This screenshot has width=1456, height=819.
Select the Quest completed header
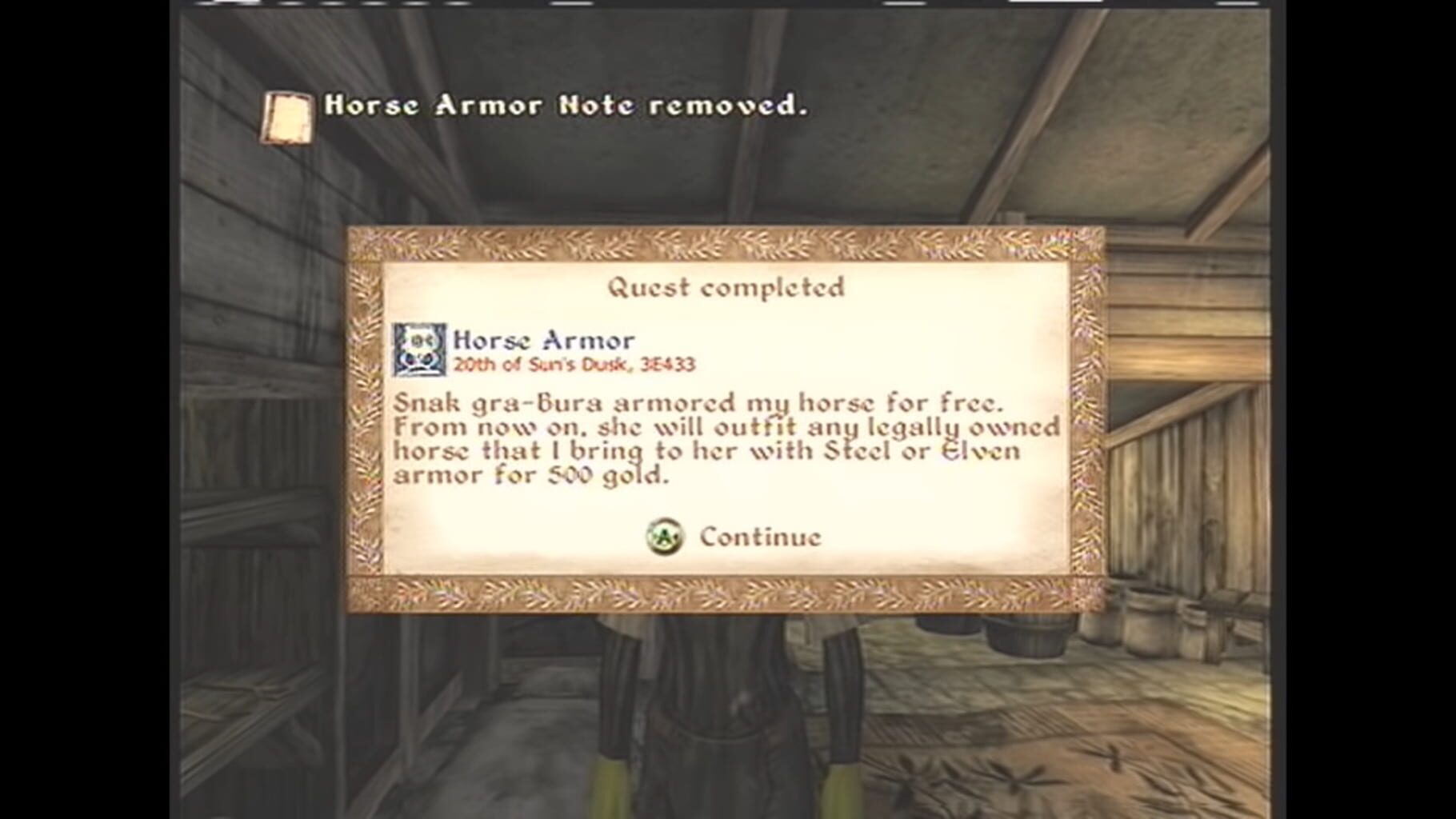[728, 286]
